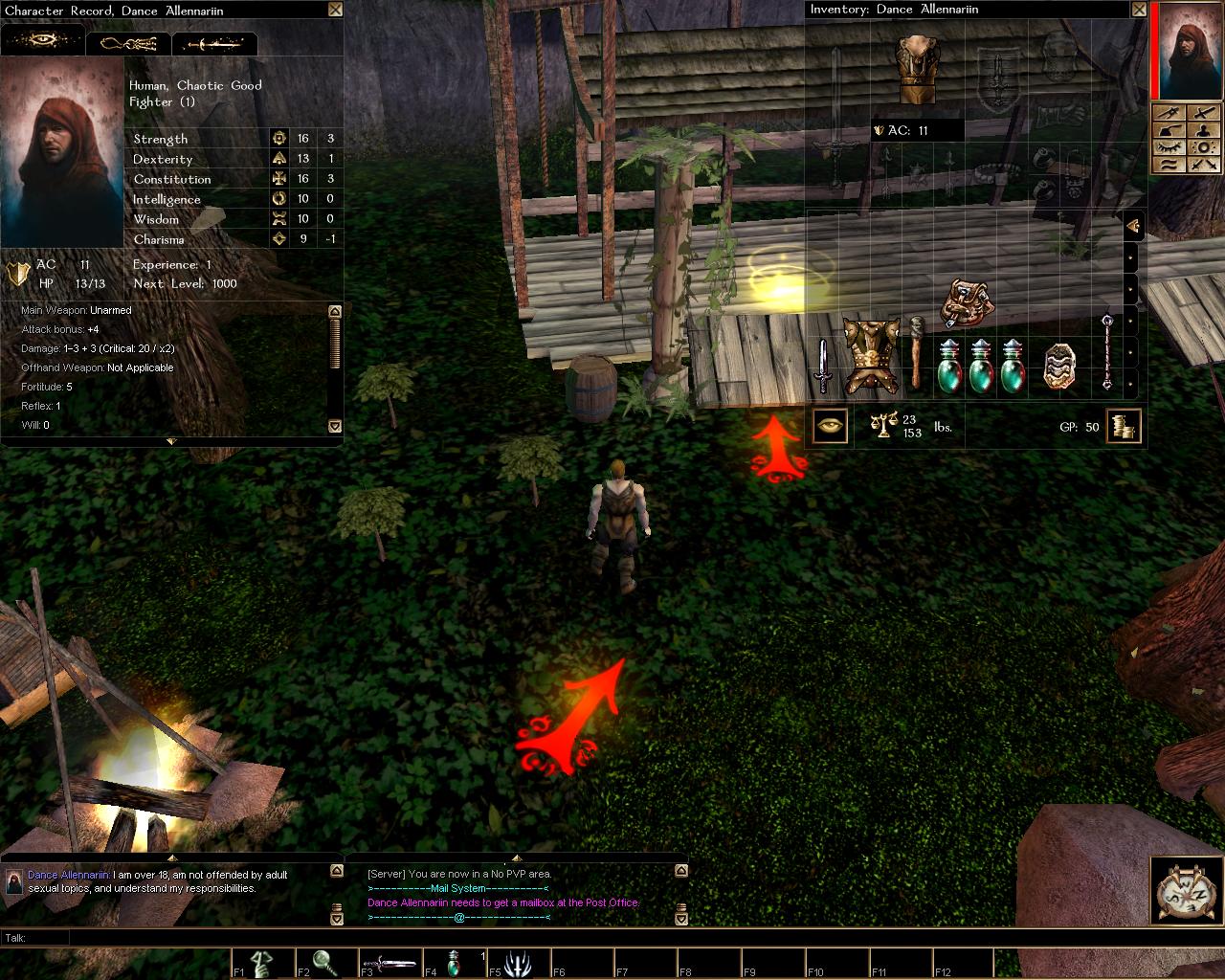The height and width of the screenshot is (980, 1225).
Task: Click the eye examine button in the inventory
Action: (830, 426)
